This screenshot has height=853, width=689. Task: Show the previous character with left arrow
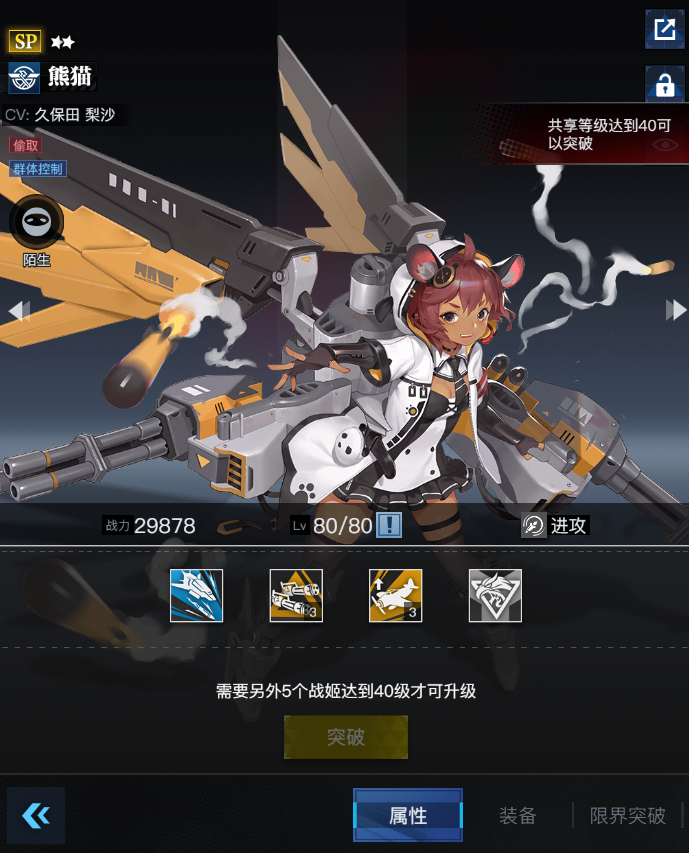pyautogui.click(x=18, y=311)
